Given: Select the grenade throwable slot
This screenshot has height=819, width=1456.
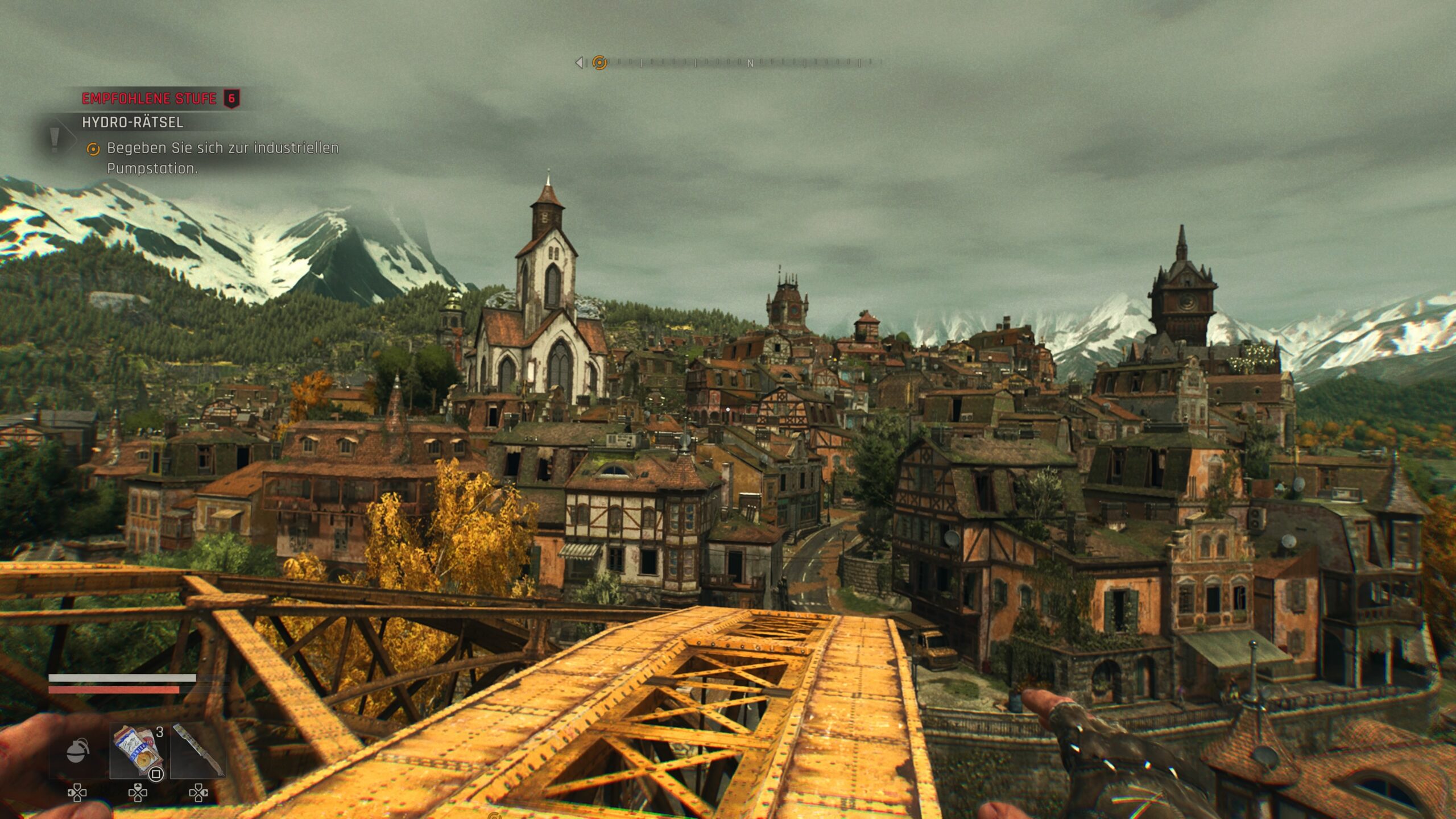Looking at the screenshot, I should [x=78, y=751].
